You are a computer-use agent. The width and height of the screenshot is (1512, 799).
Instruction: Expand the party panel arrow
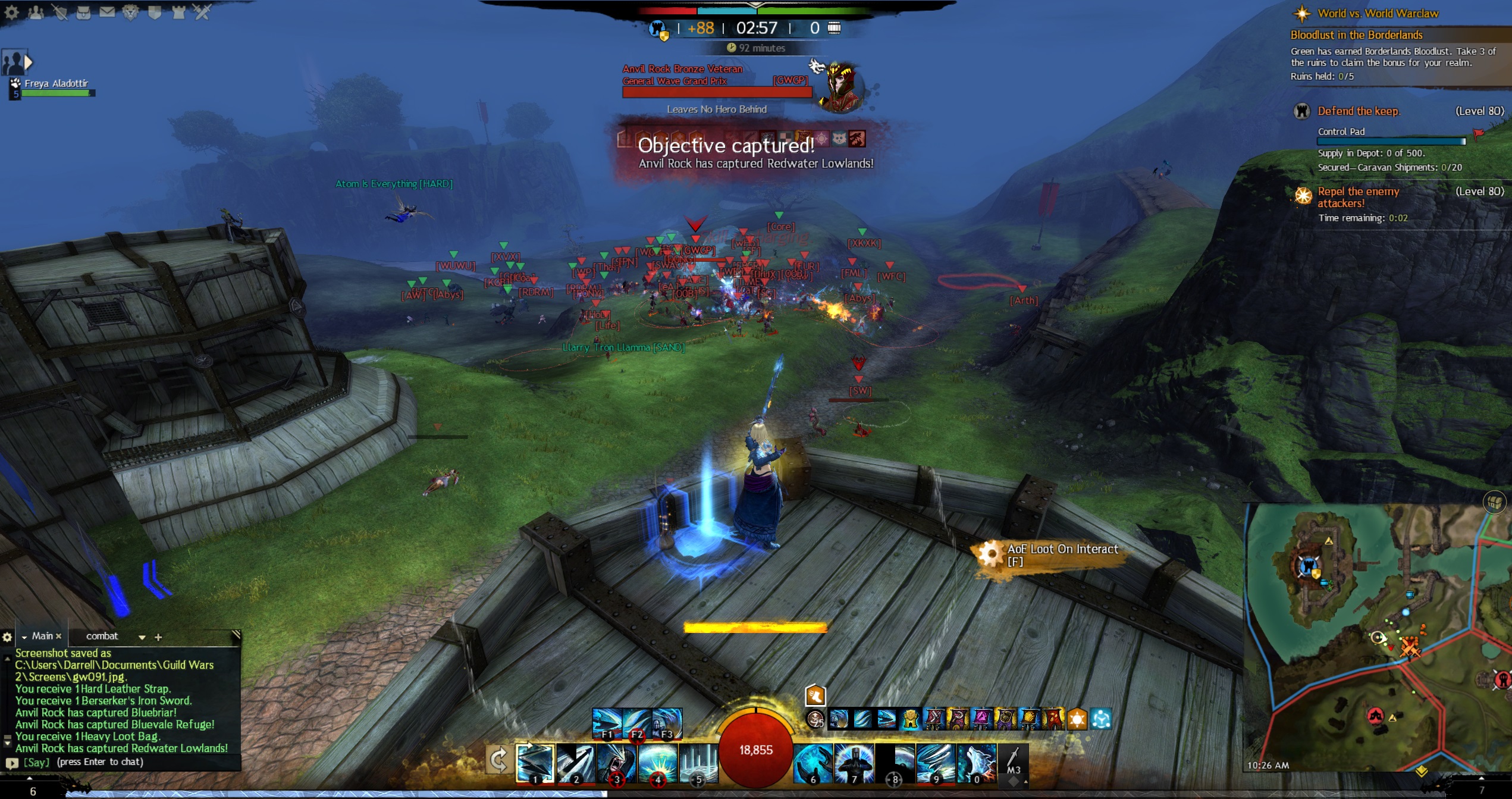point(28,61)
